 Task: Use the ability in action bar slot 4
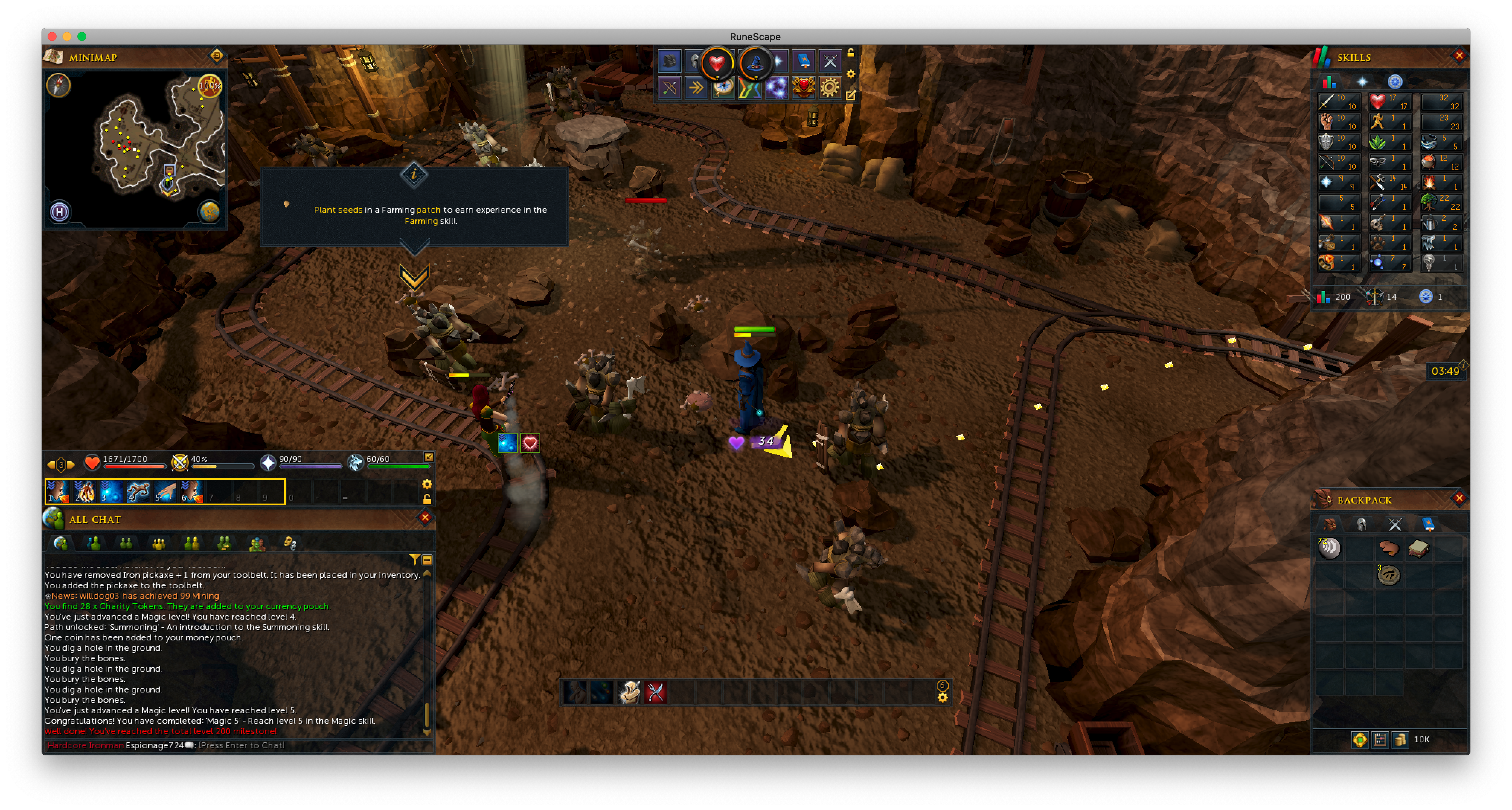tap(138, 492)
